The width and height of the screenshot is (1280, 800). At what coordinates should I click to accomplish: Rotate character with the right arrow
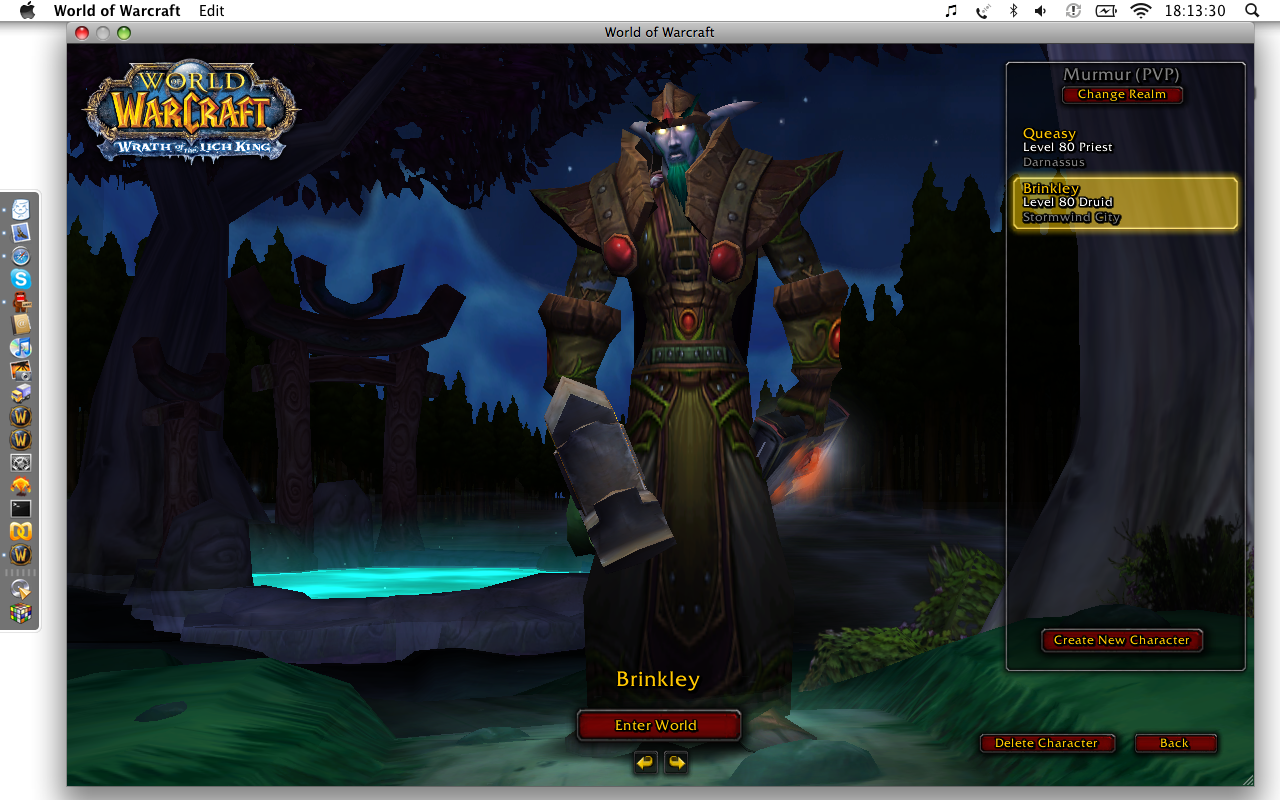pos(677,763)
